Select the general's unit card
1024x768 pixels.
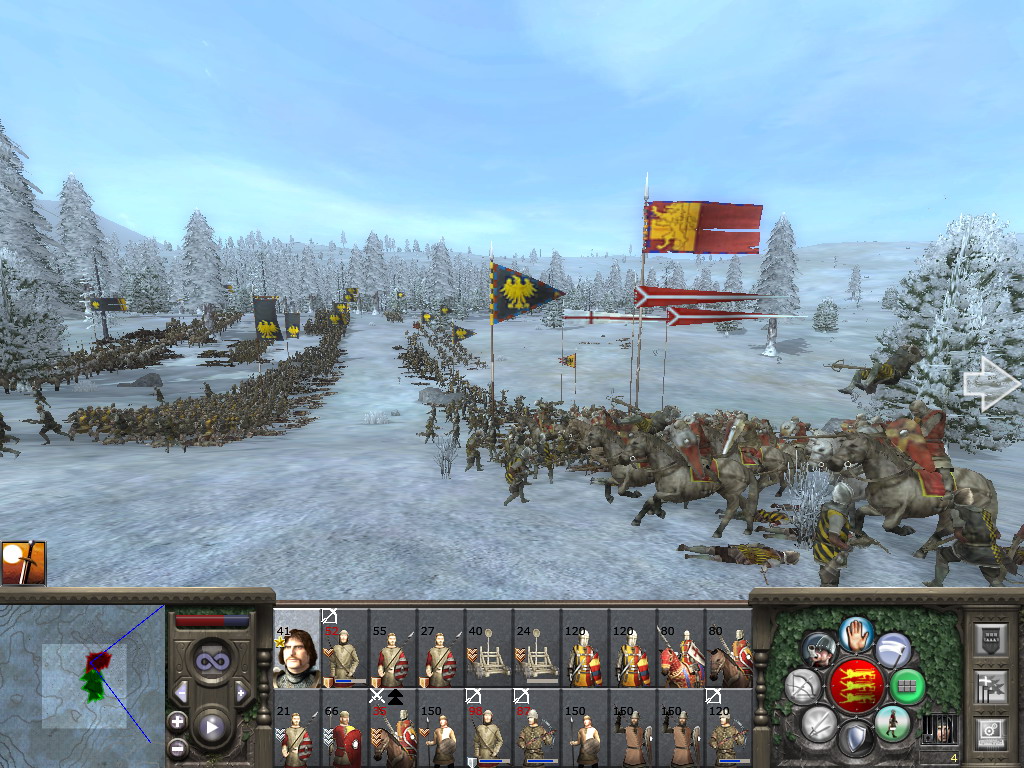click(x=297, y=648)
